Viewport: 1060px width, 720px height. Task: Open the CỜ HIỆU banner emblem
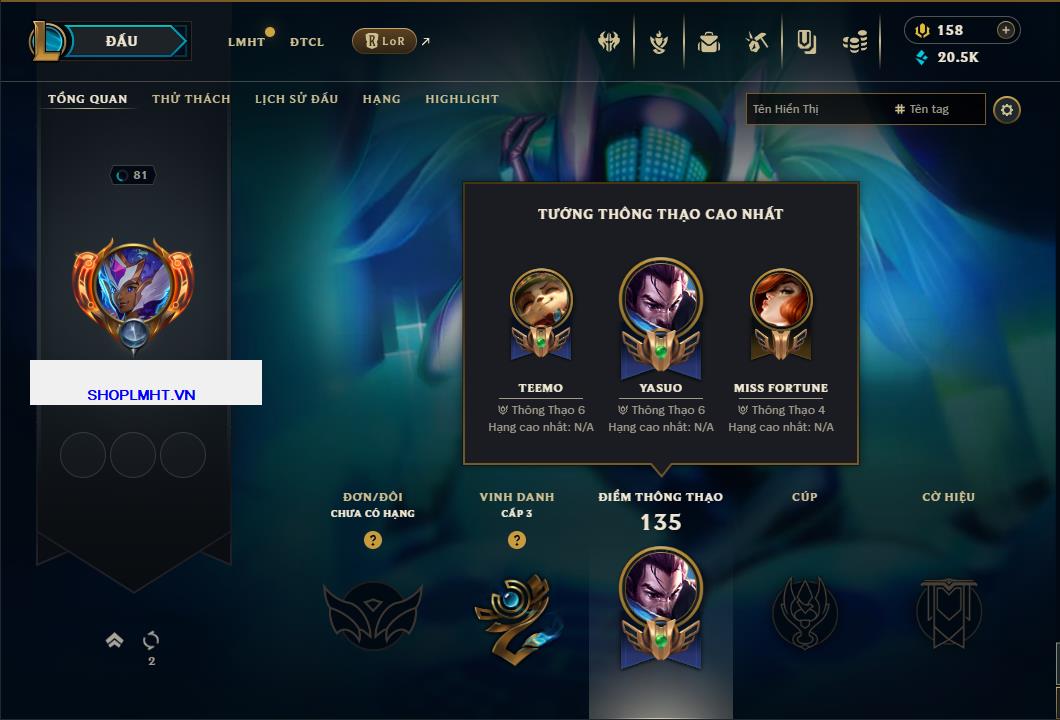coord(948,612)
